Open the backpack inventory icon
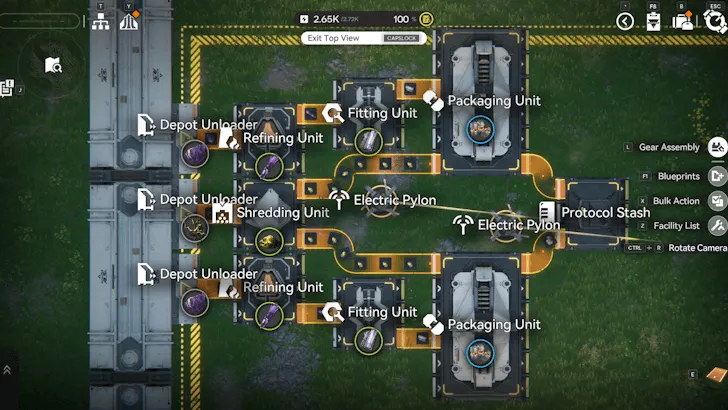The height and width of the screenshot is (410, 728). (684, 22)
